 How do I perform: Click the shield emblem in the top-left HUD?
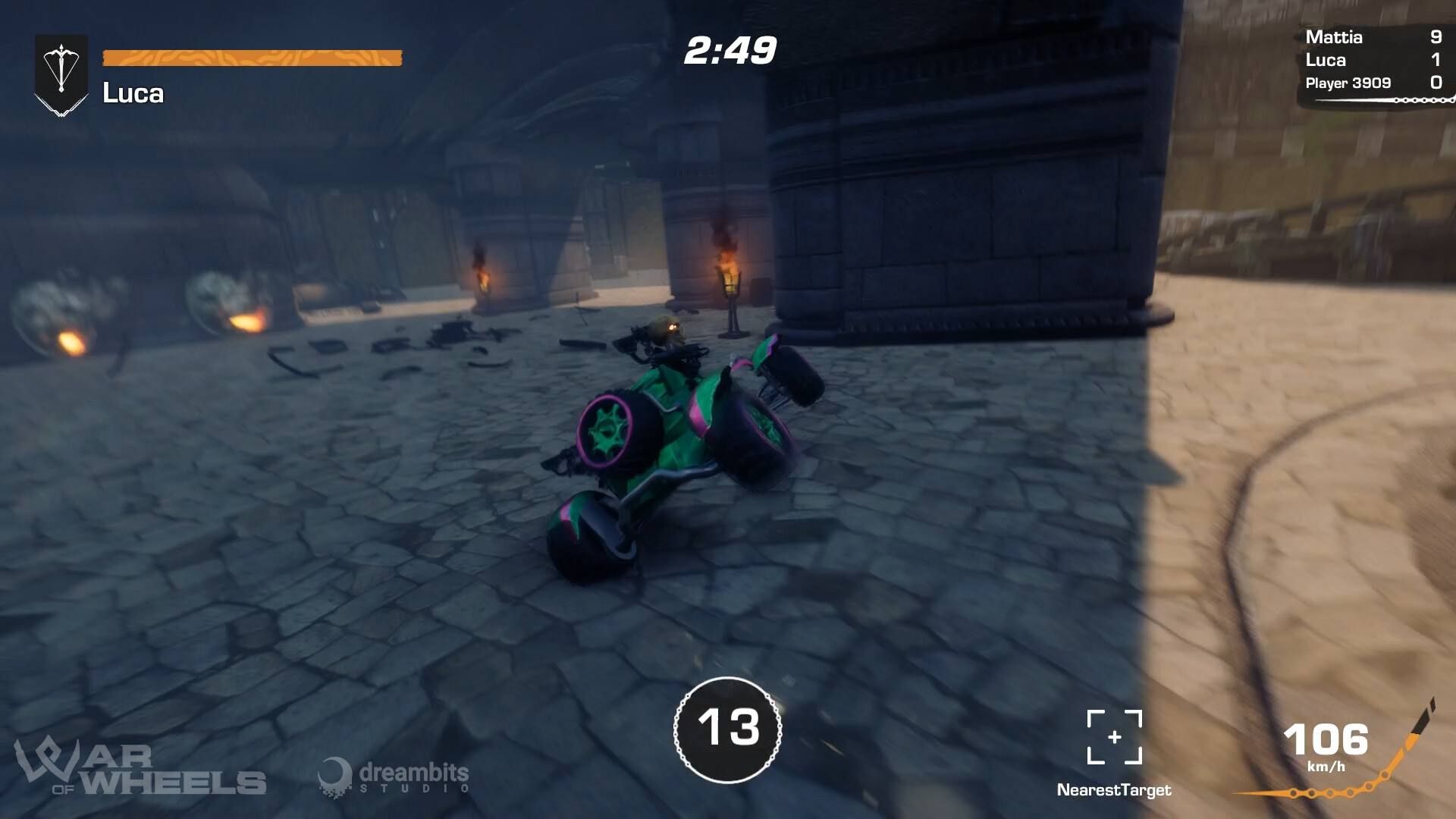point(61,72)
